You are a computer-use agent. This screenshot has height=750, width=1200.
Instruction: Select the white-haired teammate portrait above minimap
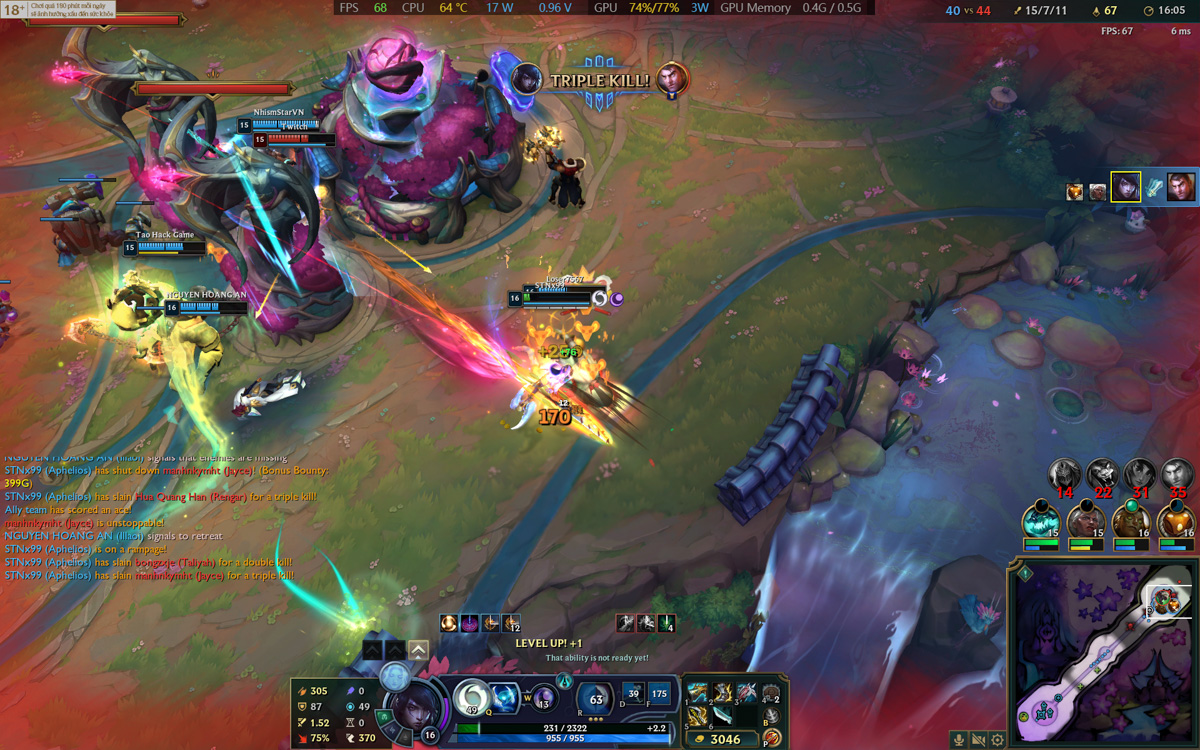1085,522
